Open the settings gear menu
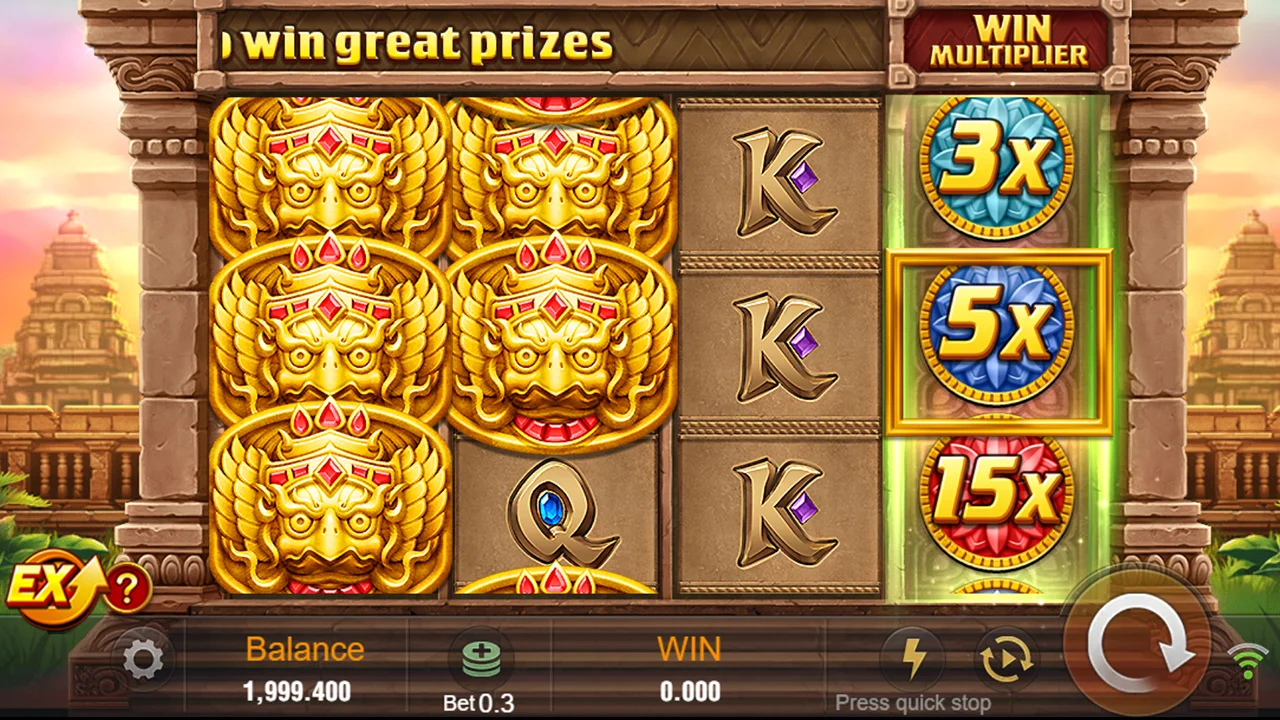The width and height of the screenshot is (1280, 720). [x=142, y=660]
